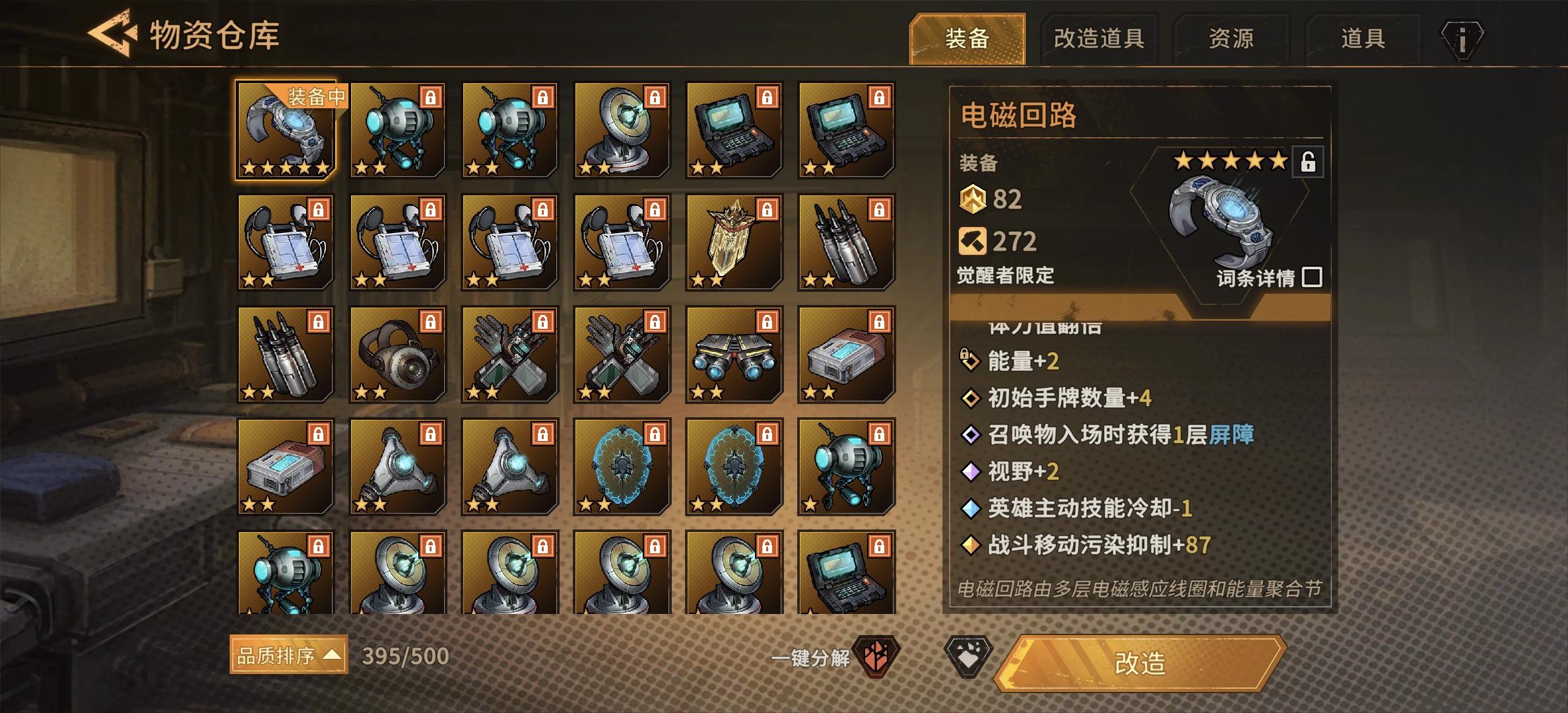Select the binoculars item in the third row
This screenshot has height=713, width=1568.
pyautogui.click(x=734, y=355)
